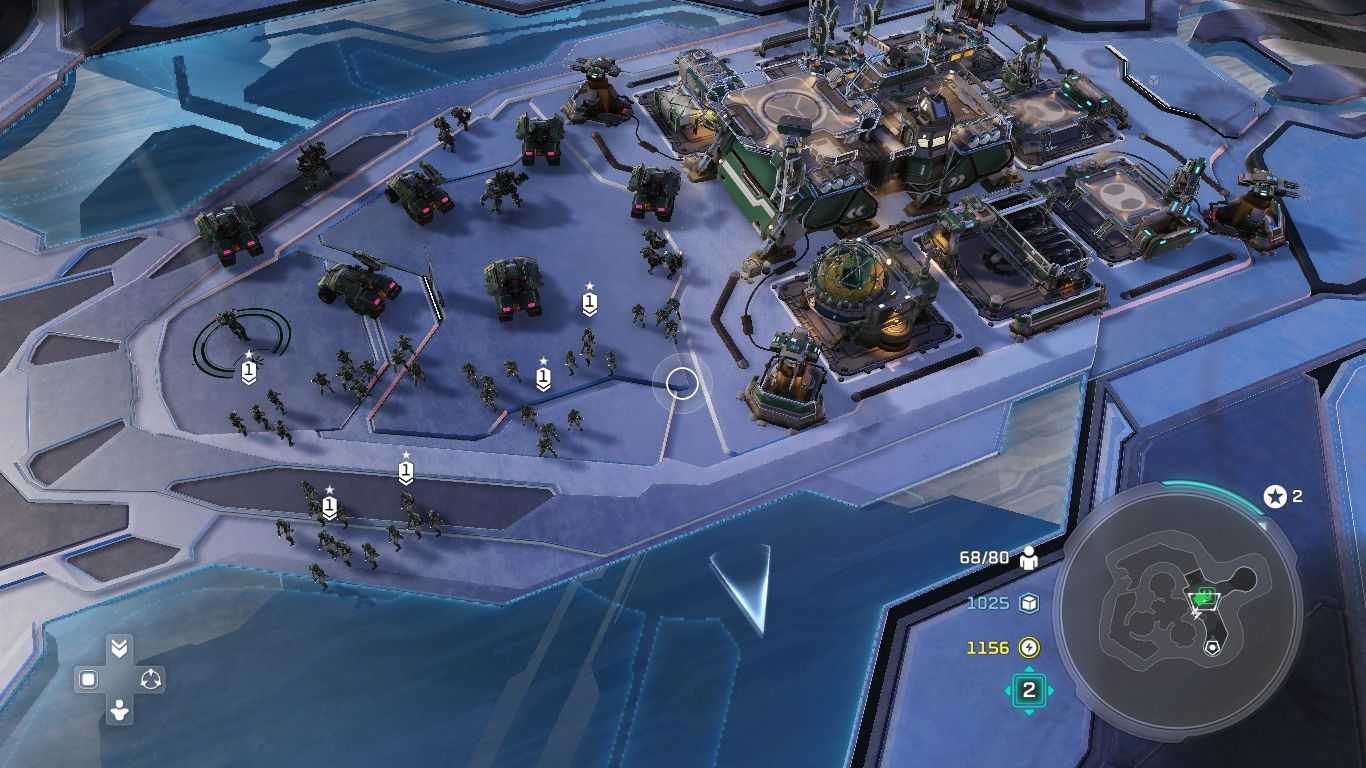
Task: Open leader powers via the star icon
Action: [1275, 496]
